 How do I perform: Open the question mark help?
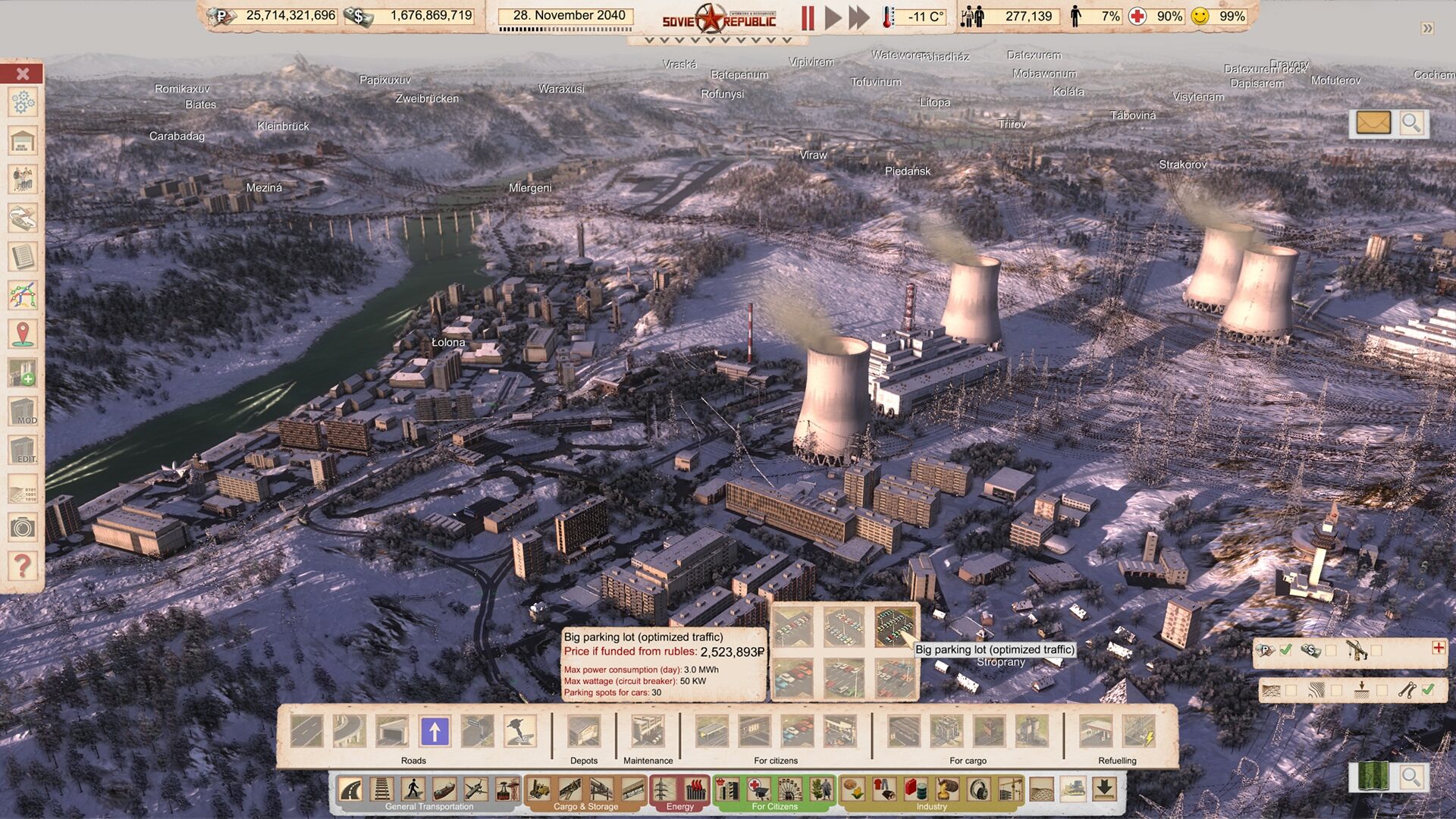pyautogui.click(x=23, y=566)
